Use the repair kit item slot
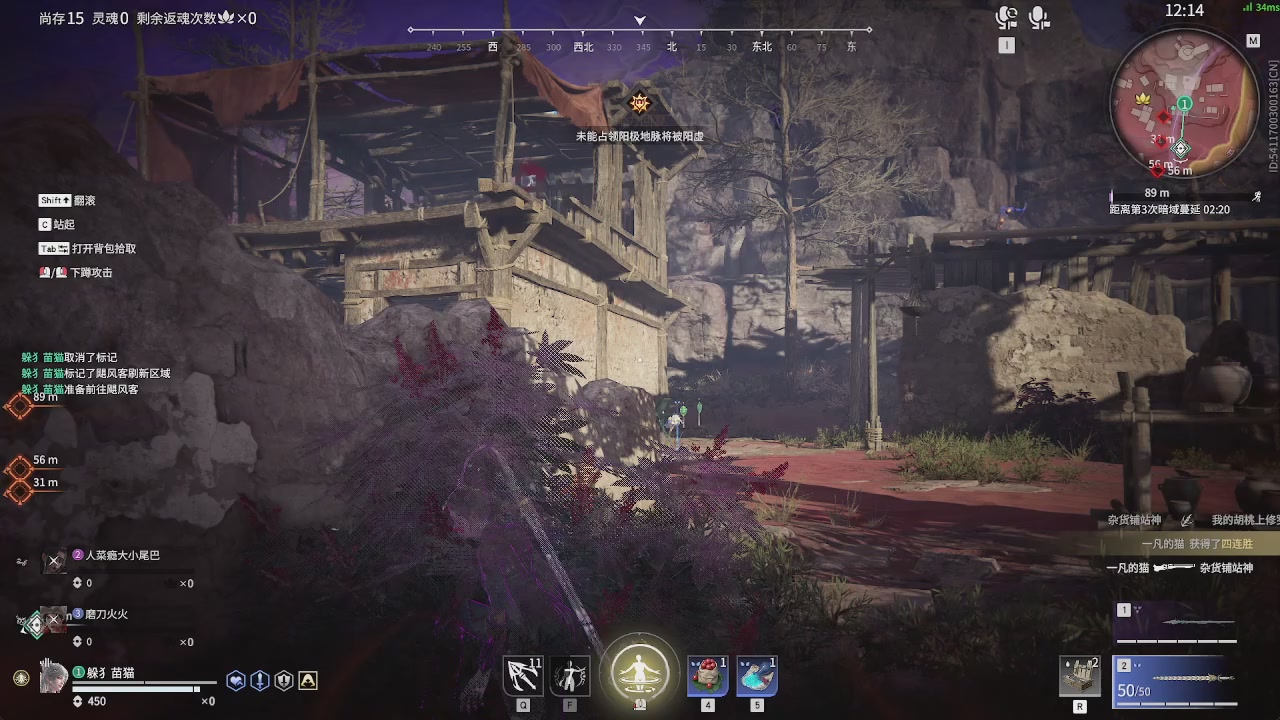Image resolution: width=1280 pixels, height=720 pixels. (x=1080, y=676)
